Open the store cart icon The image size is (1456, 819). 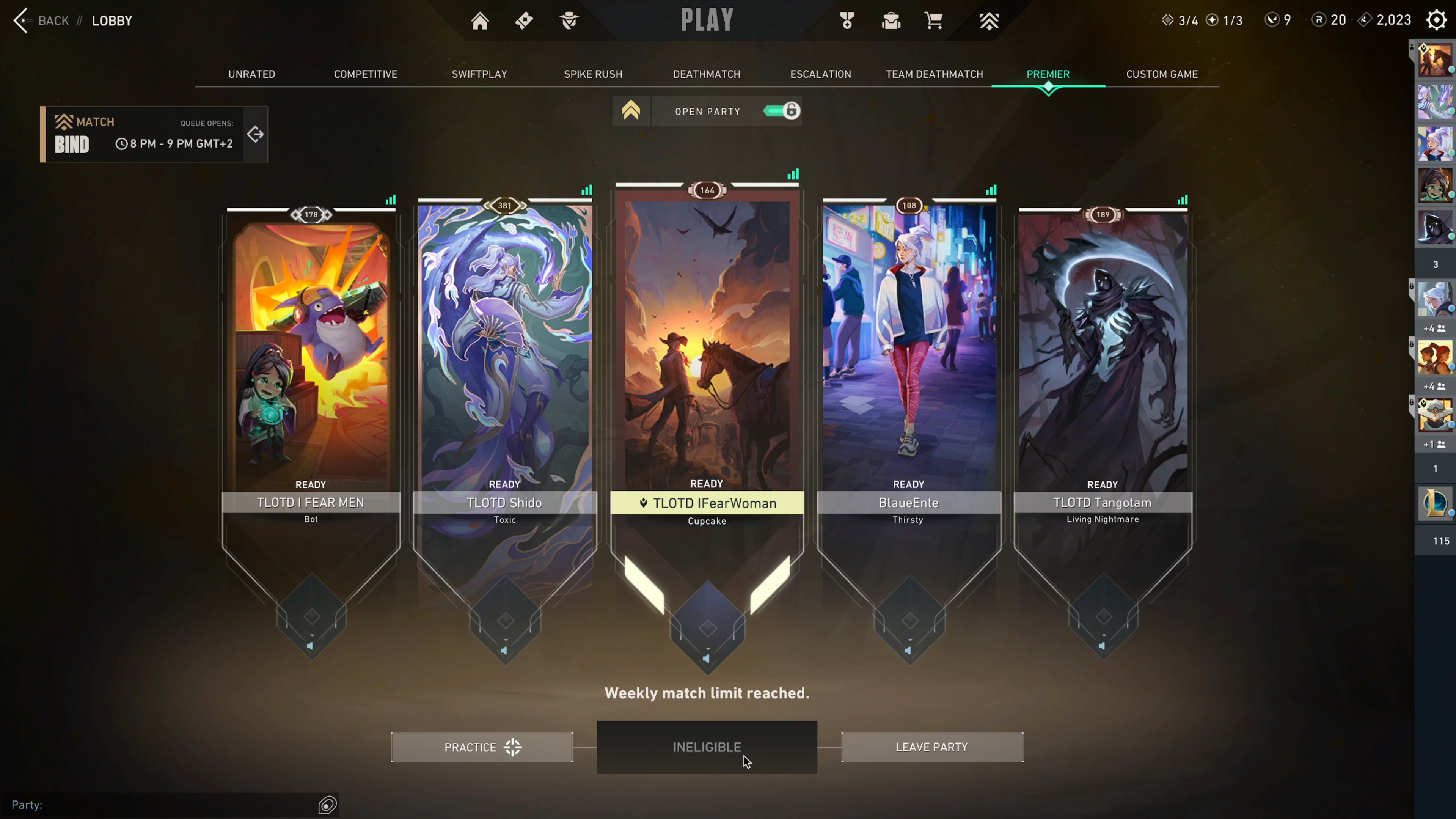pos(933,21)
